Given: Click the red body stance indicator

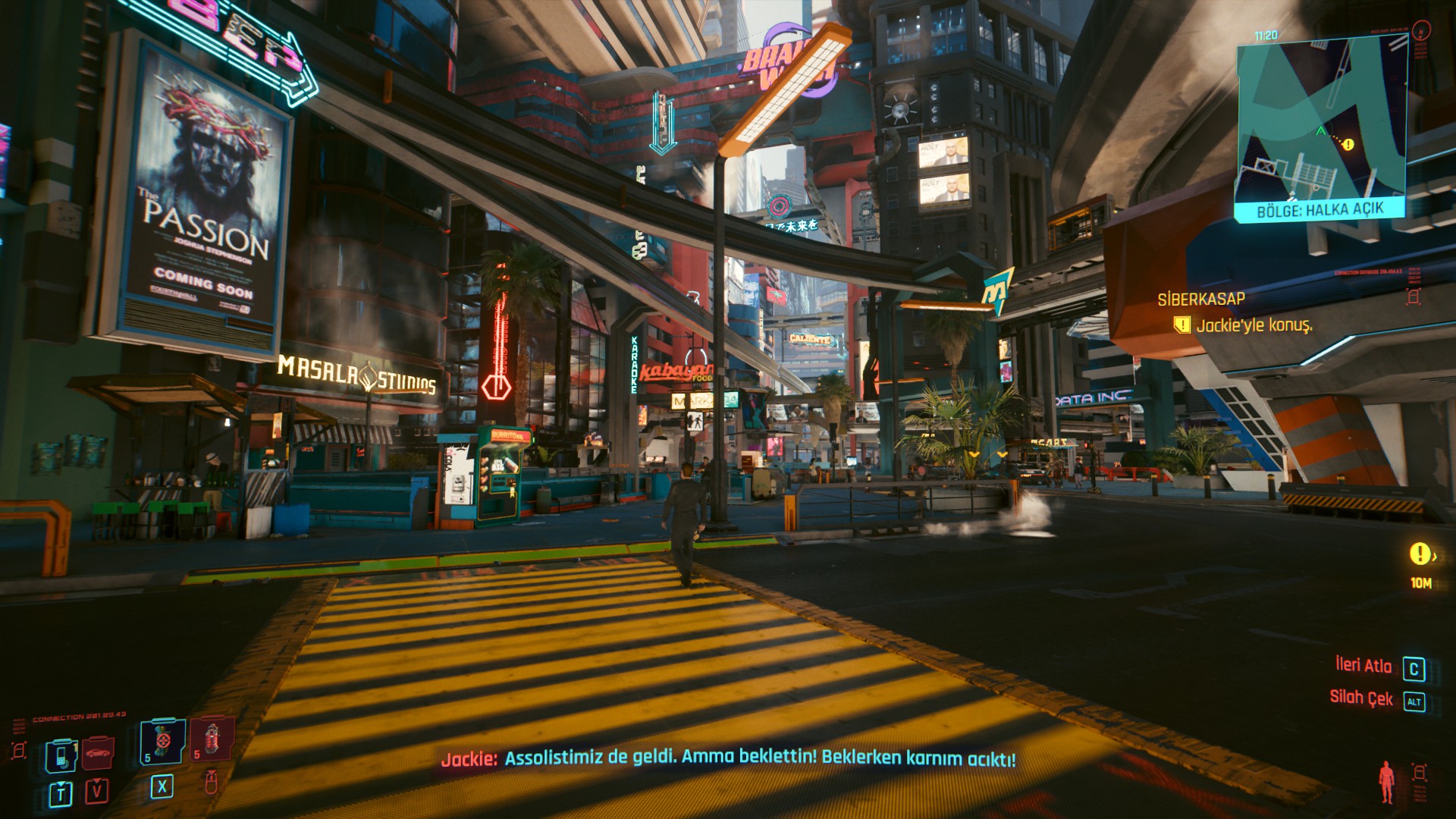Looking at the screenshot, I should click(1386, 783).
